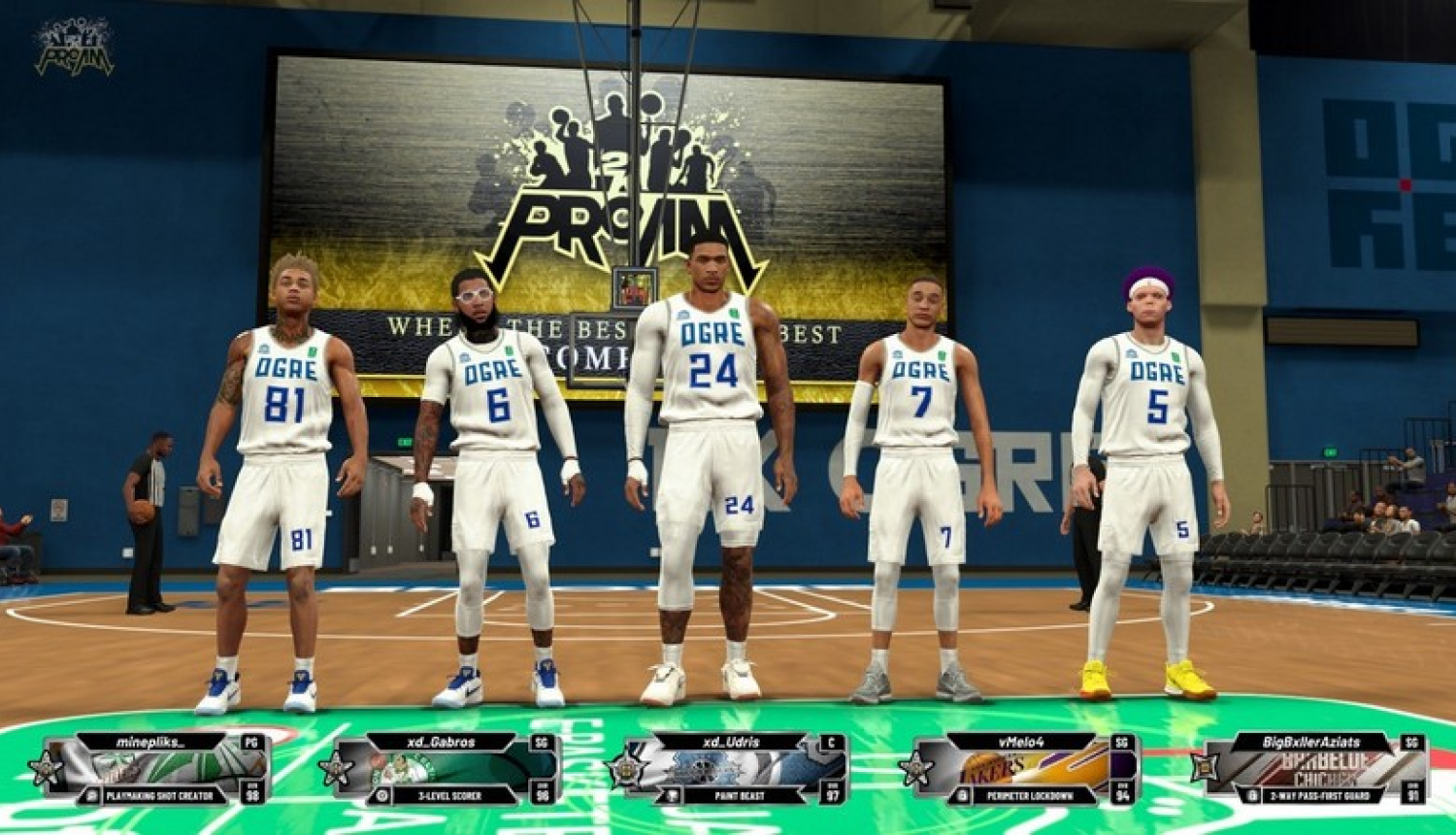
Task: Open the xd_Udris Paint Beast nameplate
Action: pos(733,769)
